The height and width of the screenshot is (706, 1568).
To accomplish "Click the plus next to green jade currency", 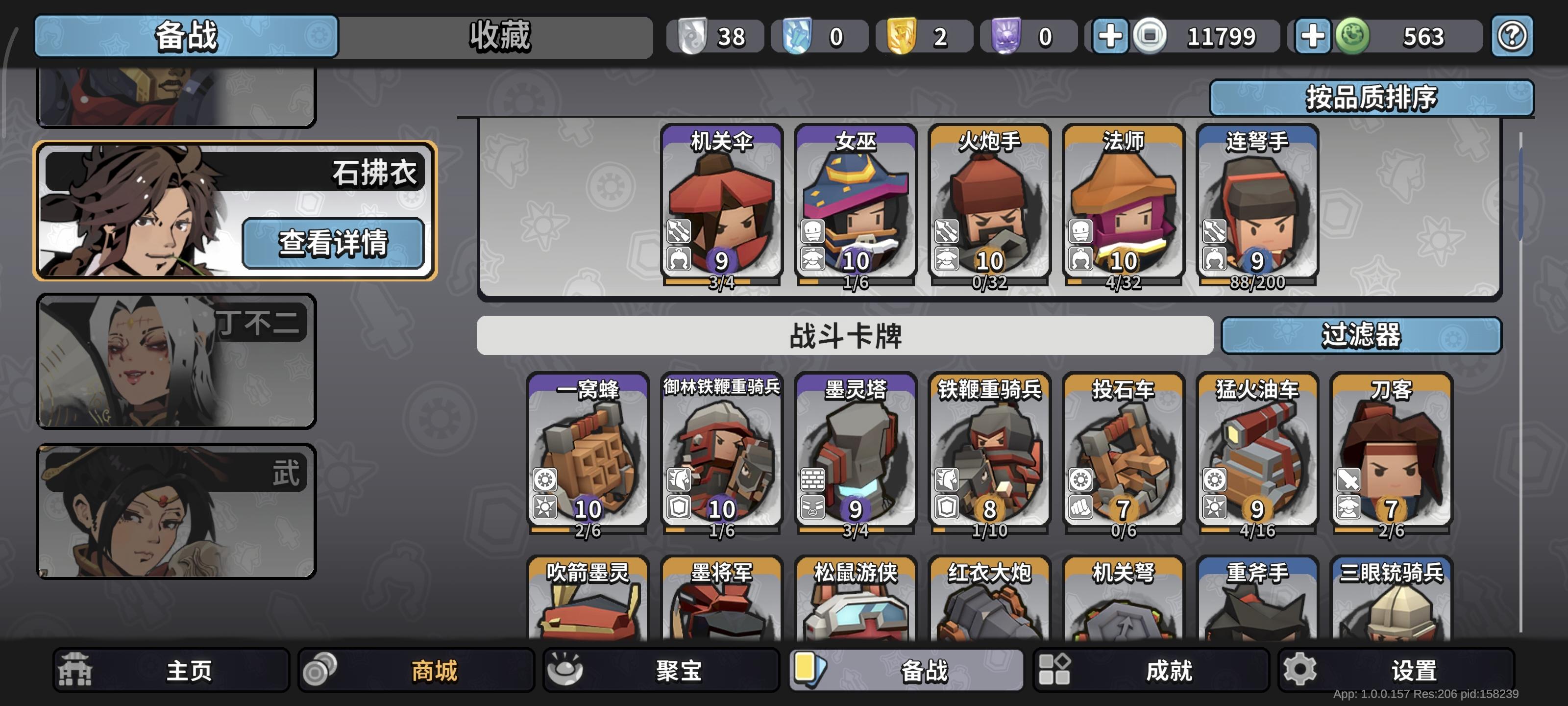I will coord(1314,37).
